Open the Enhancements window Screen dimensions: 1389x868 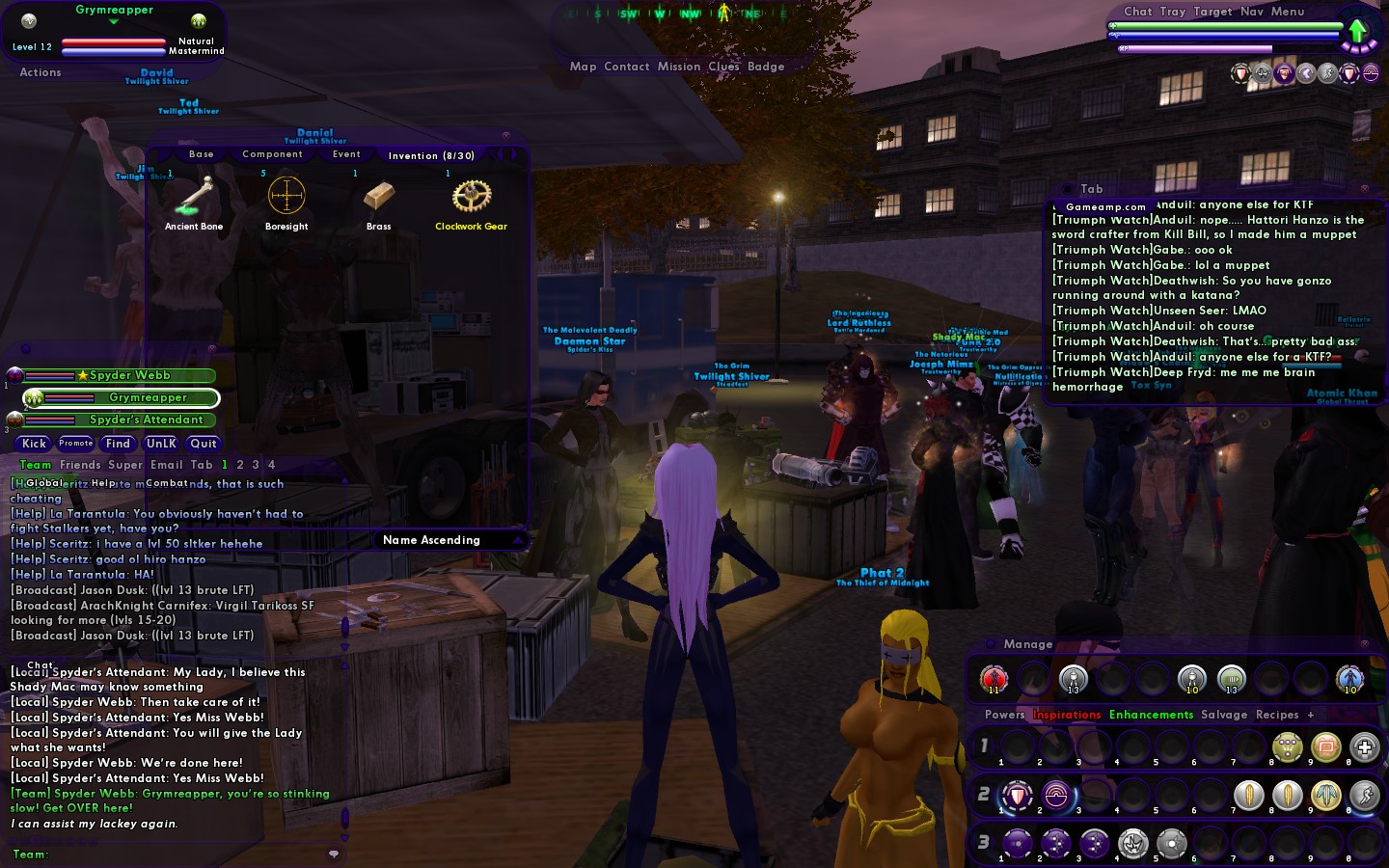pyautogui.click(x=1151, y=715)
